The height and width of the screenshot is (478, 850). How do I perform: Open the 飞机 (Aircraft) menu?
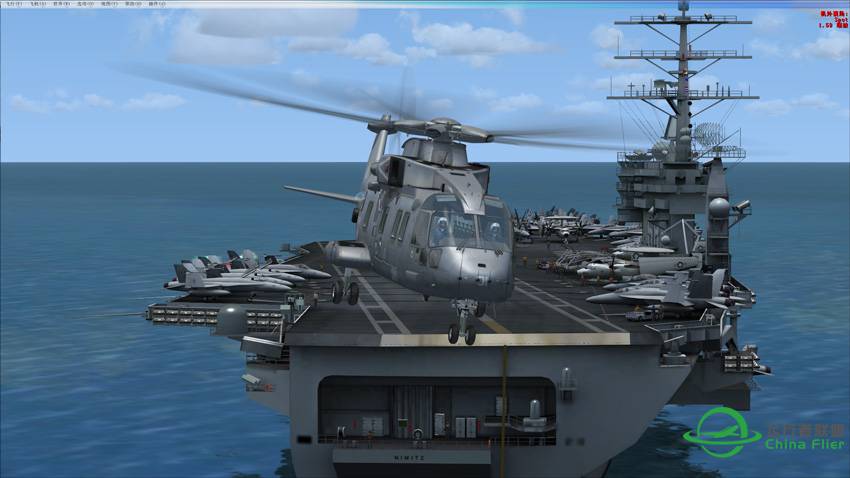35,4
